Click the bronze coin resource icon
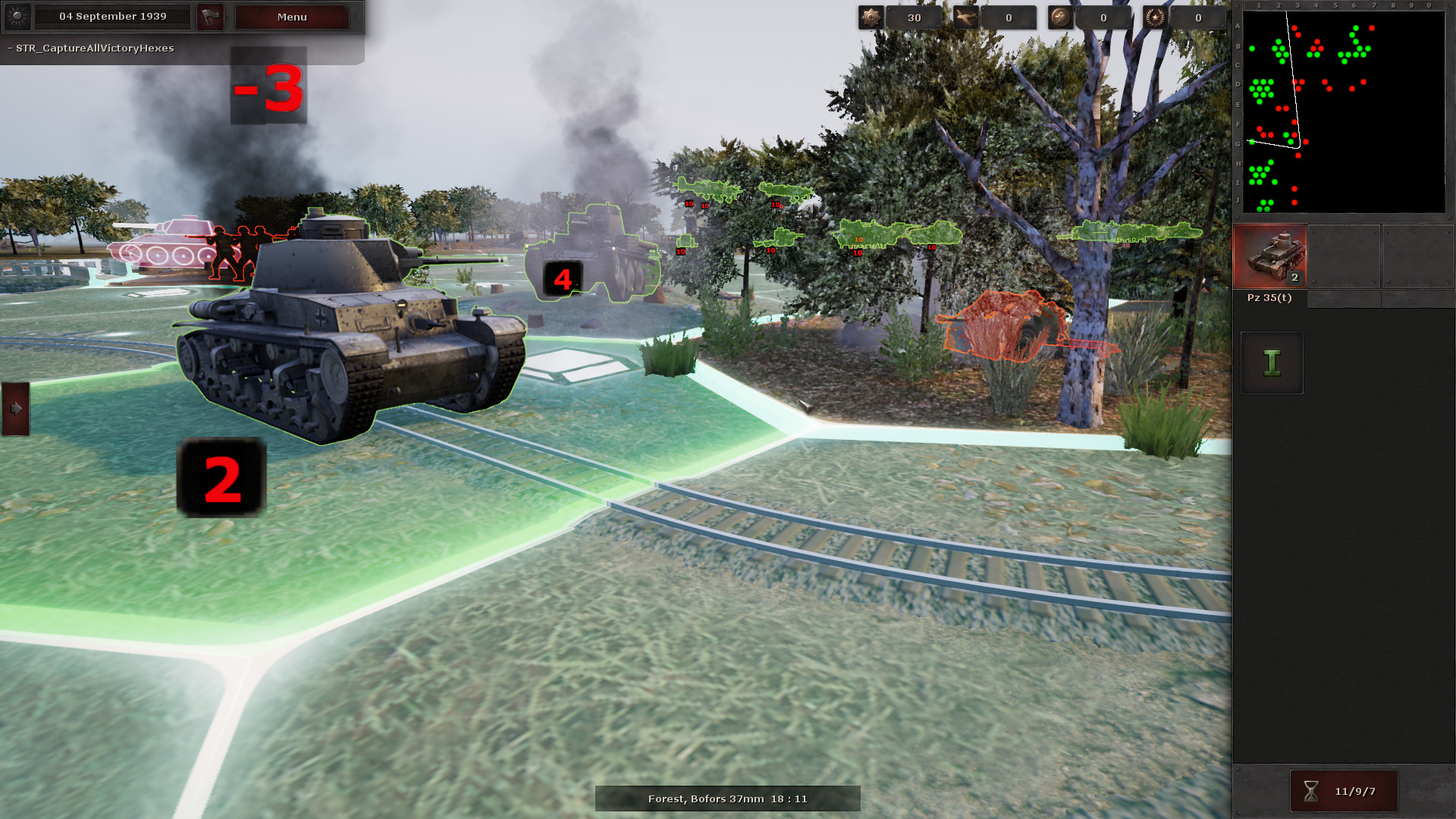 coord(1060,17)
